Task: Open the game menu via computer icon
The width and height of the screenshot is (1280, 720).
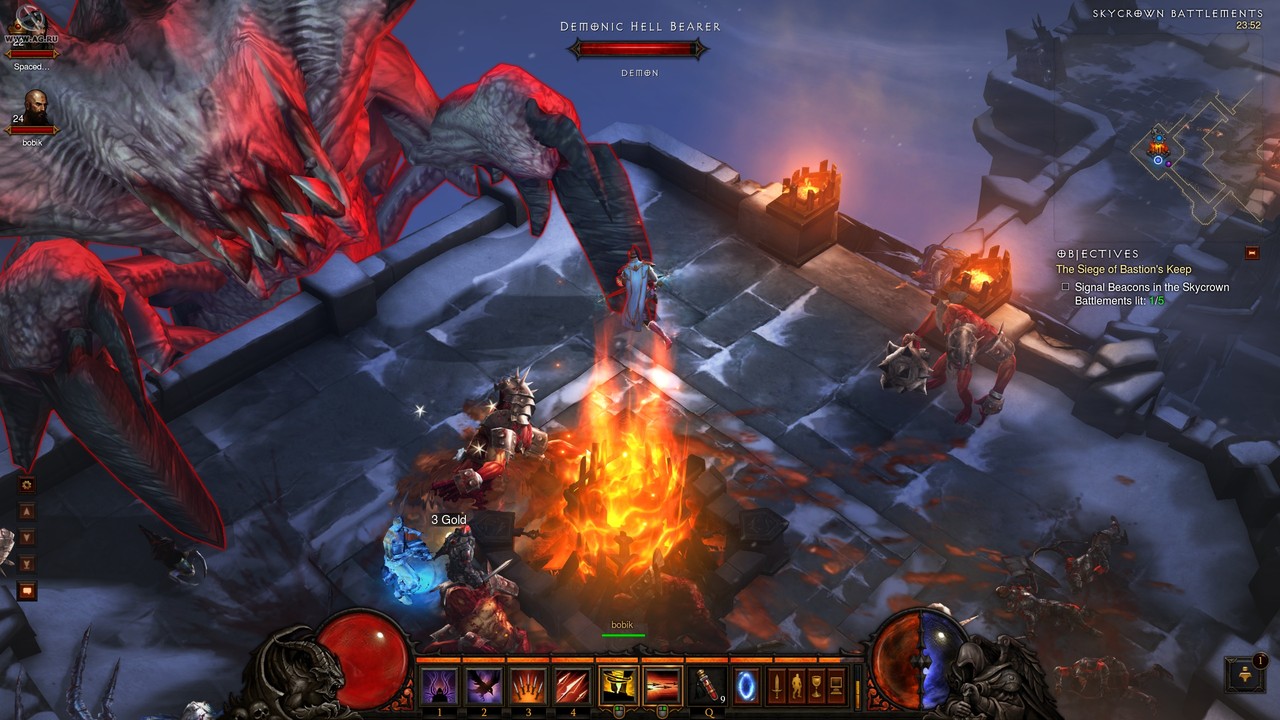Action: pyautogui.click(x=836, y=686)
